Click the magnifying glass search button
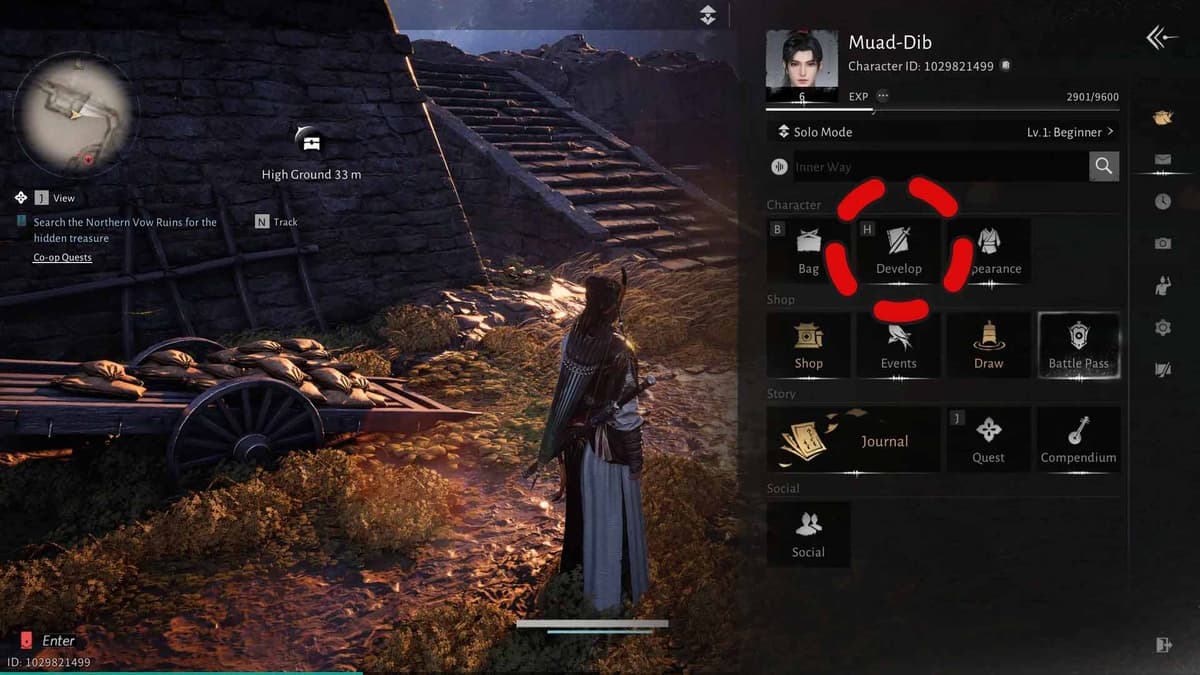The width and height of the screenshot is (1200, 675). [x=1103, y=167]
